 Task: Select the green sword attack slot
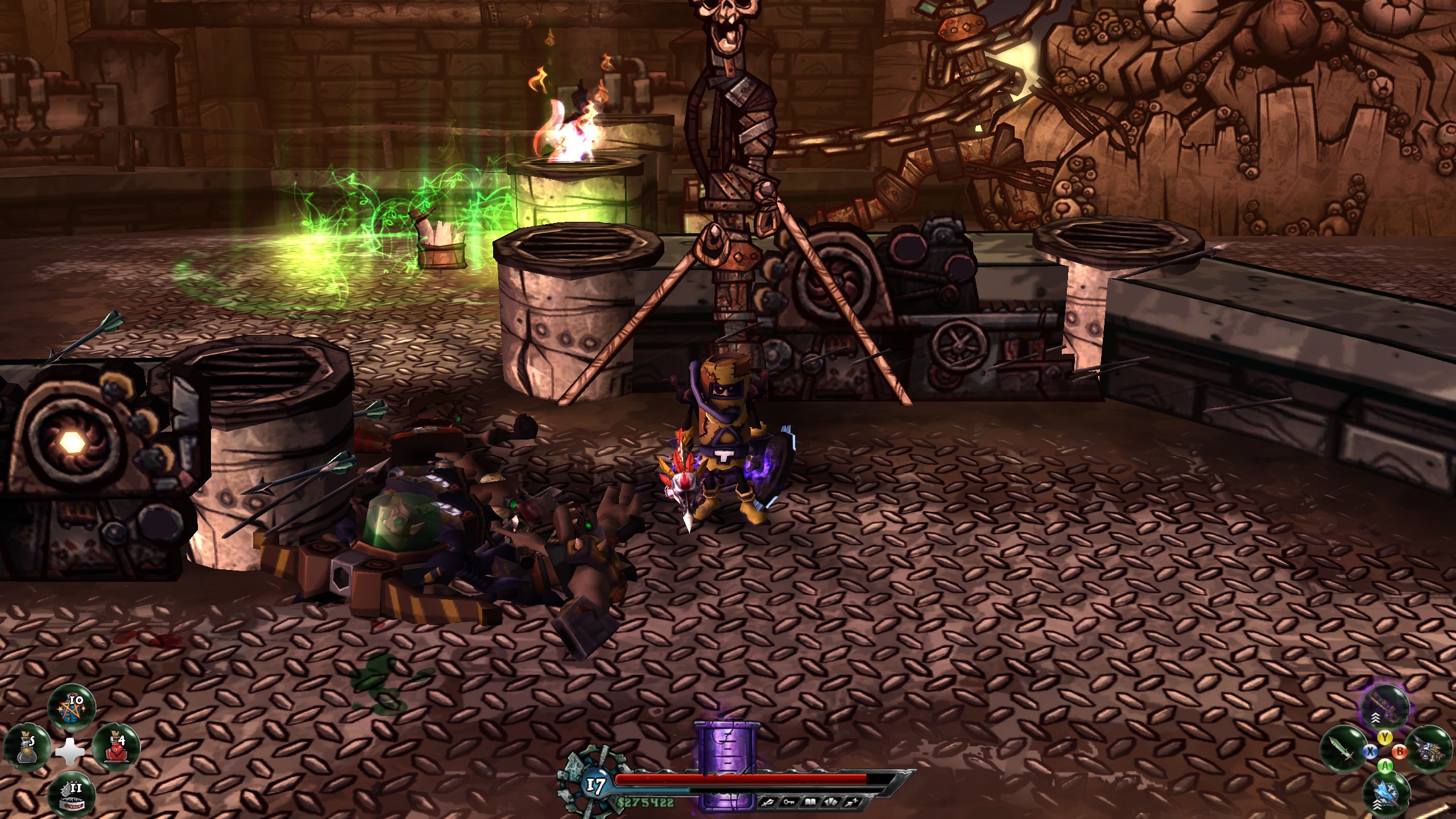1342,750
